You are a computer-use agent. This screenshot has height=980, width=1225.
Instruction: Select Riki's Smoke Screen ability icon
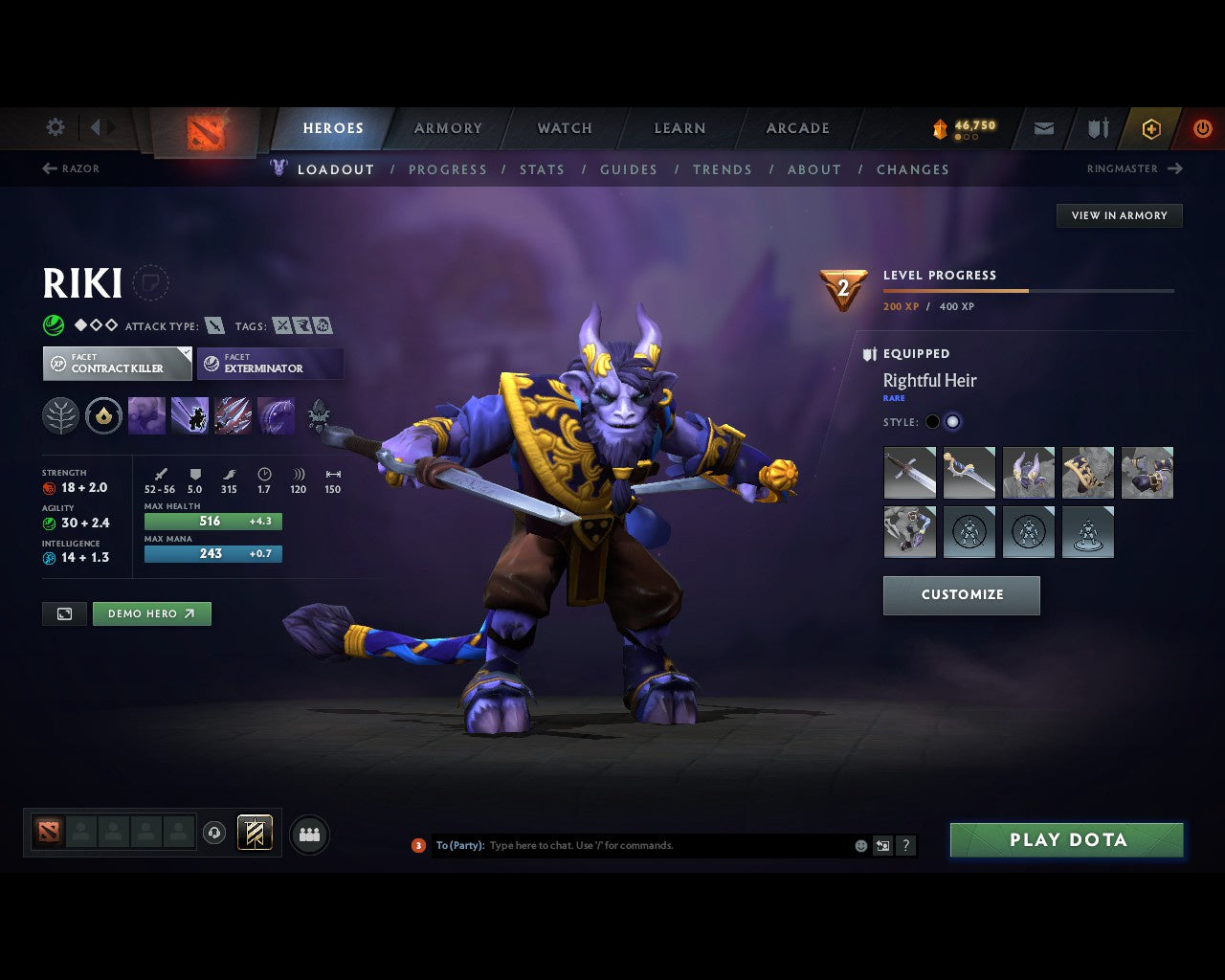click(146, 415)
